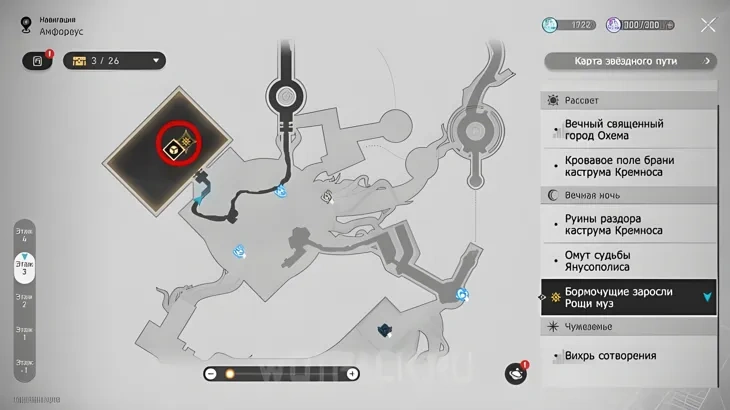Switch to floor Этаж -1
The image size is (730, 410).
coord(23,365)
